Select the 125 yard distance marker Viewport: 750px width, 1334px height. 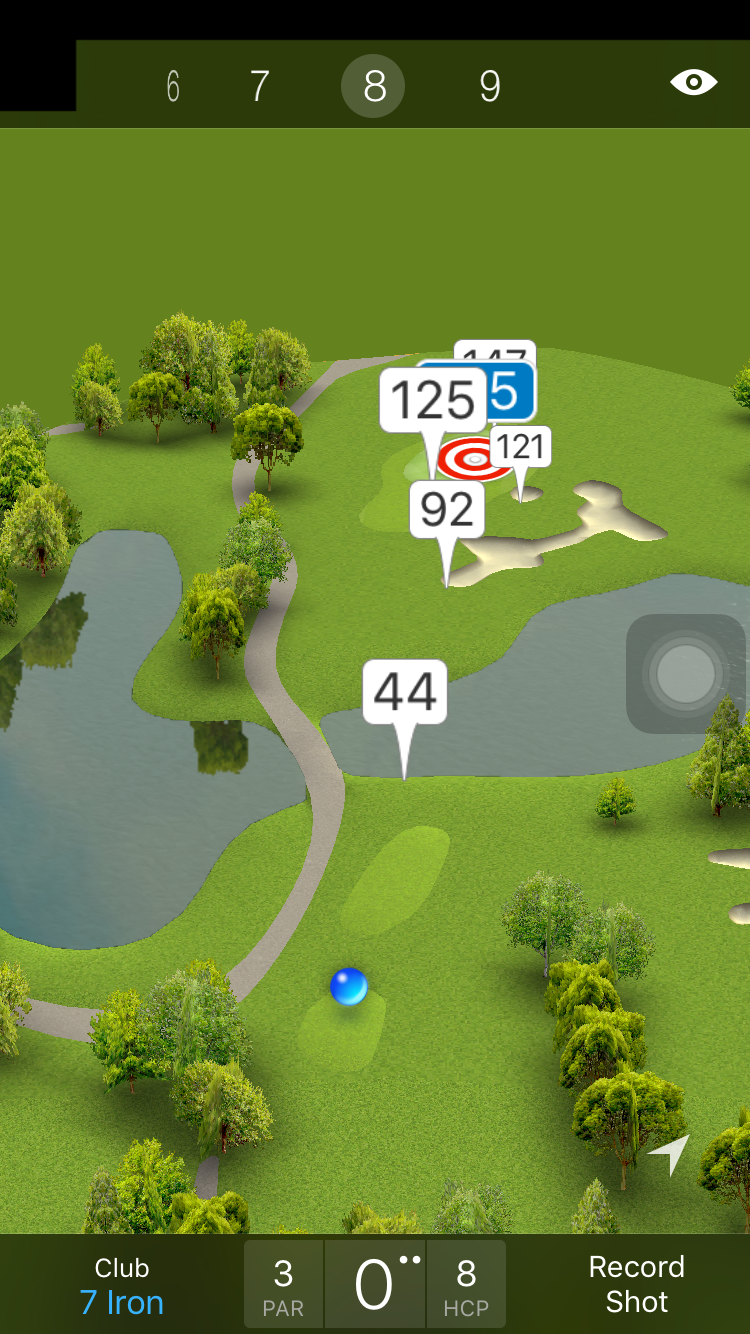tap(432, 402)
